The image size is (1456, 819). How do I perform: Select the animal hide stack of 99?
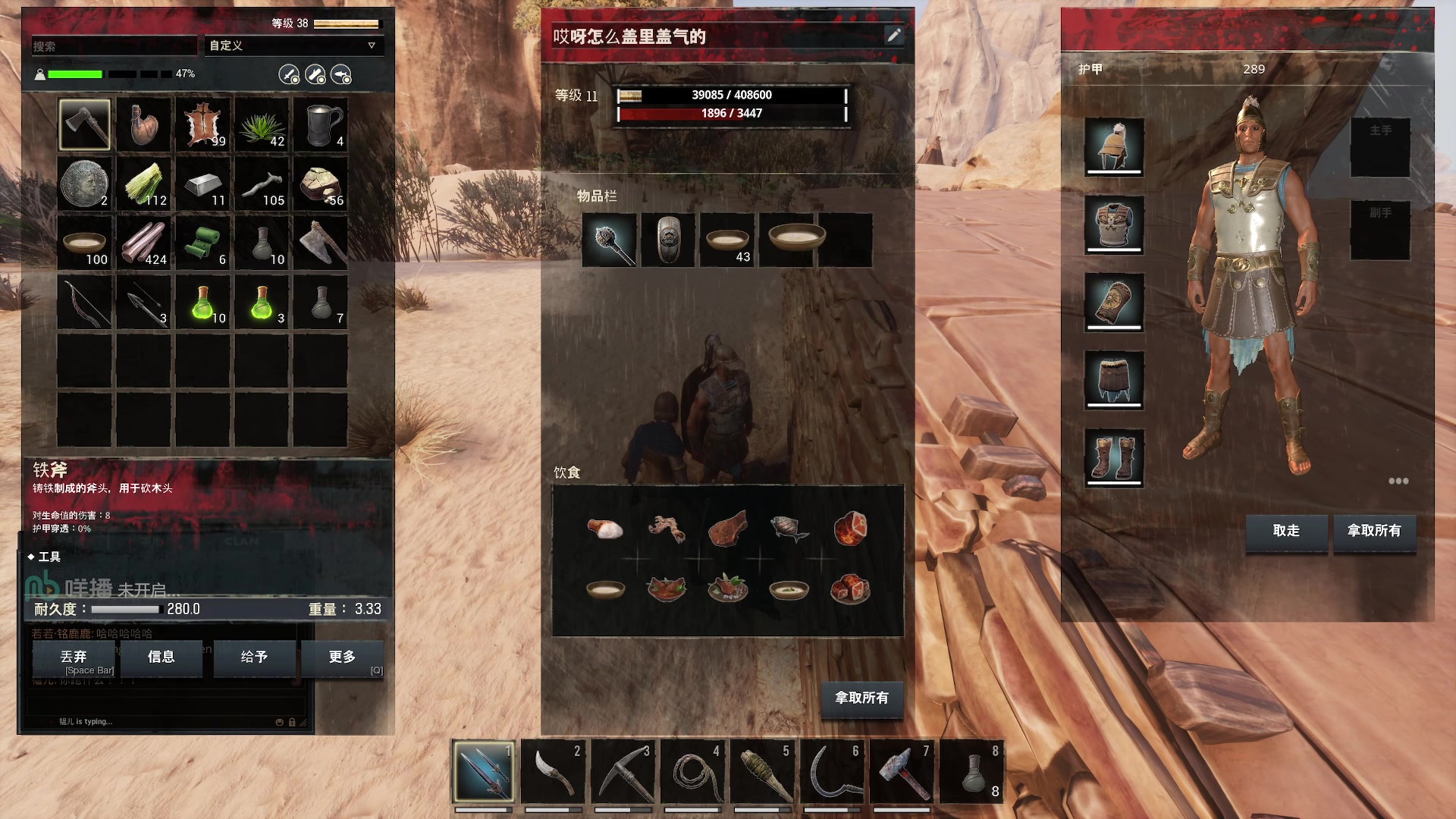click(x=203, y=124)
